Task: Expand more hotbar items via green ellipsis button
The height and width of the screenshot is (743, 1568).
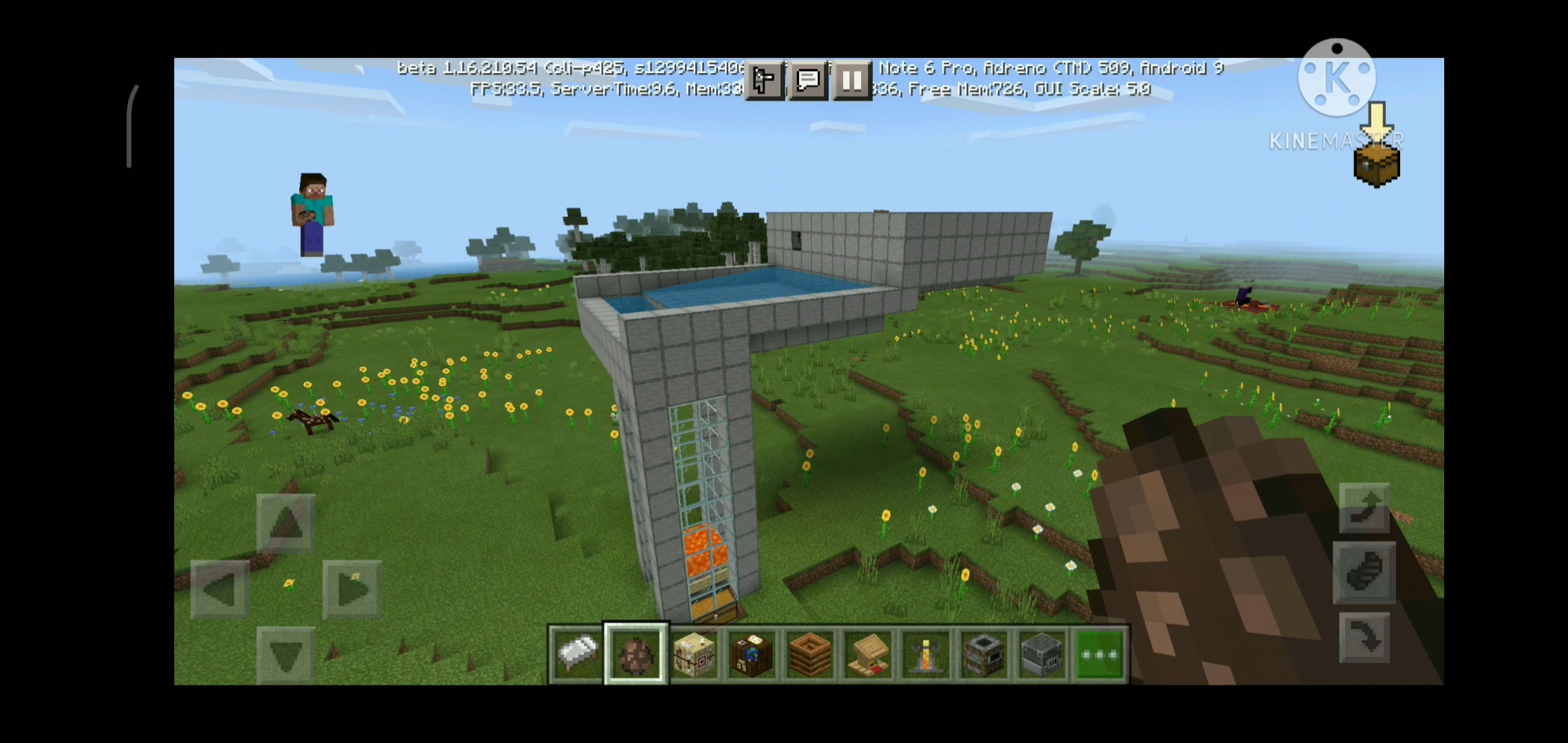Action: point(1099,654)
